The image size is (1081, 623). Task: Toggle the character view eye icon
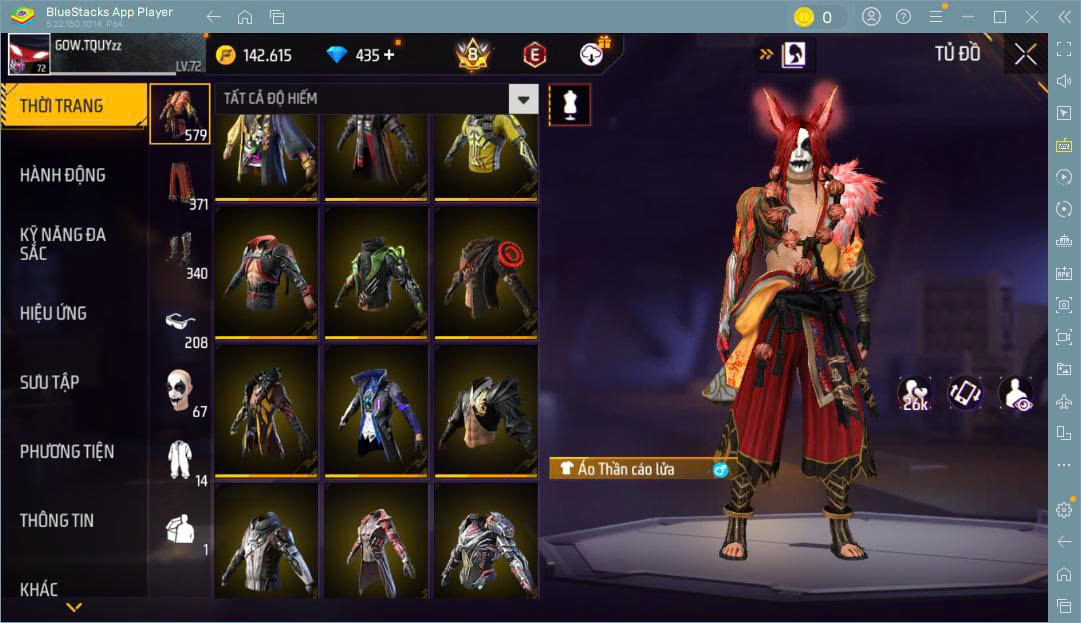1016,393
